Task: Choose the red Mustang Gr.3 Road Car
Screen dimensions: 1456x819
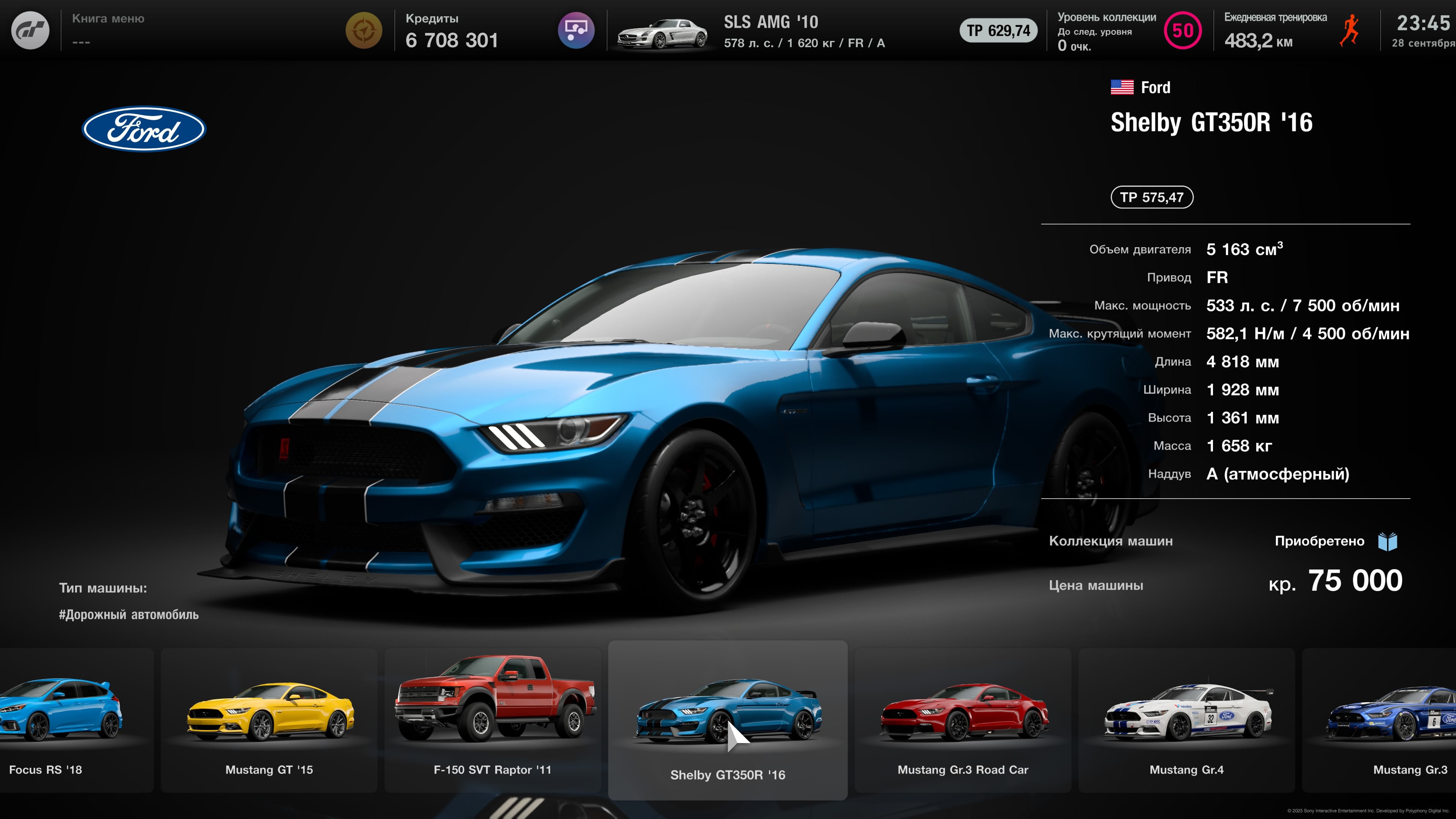Action: 963,719
